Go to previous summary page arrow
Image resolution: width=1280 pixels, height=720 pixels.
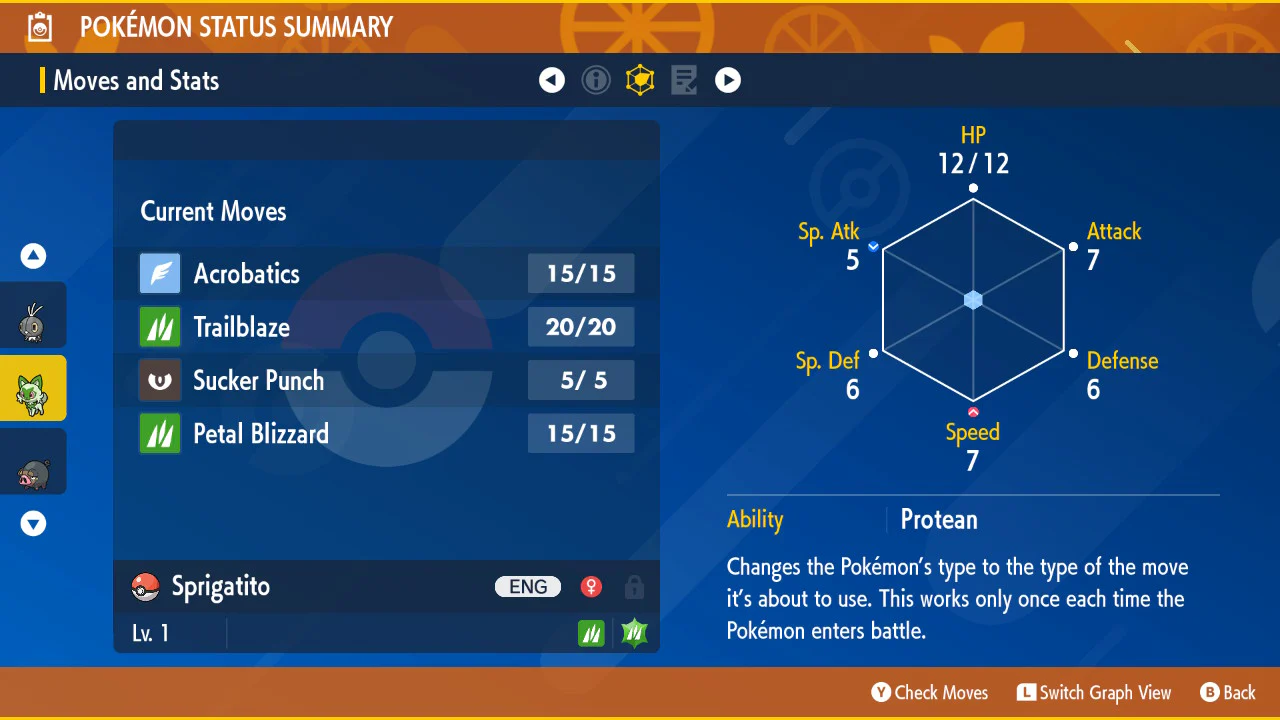[552, 80]
